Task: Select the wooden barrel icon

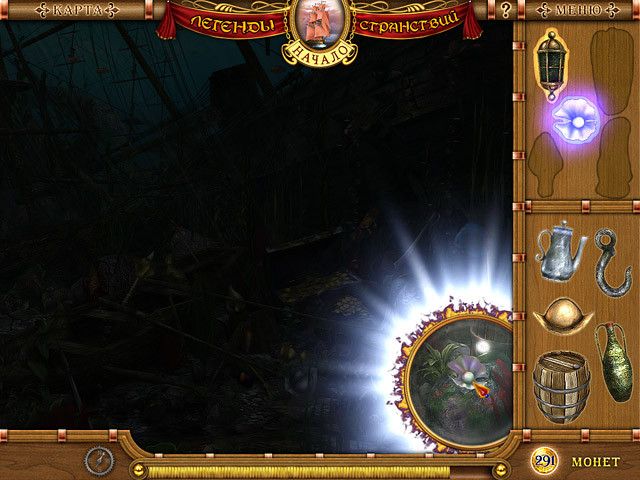Action: click(562, 387)
